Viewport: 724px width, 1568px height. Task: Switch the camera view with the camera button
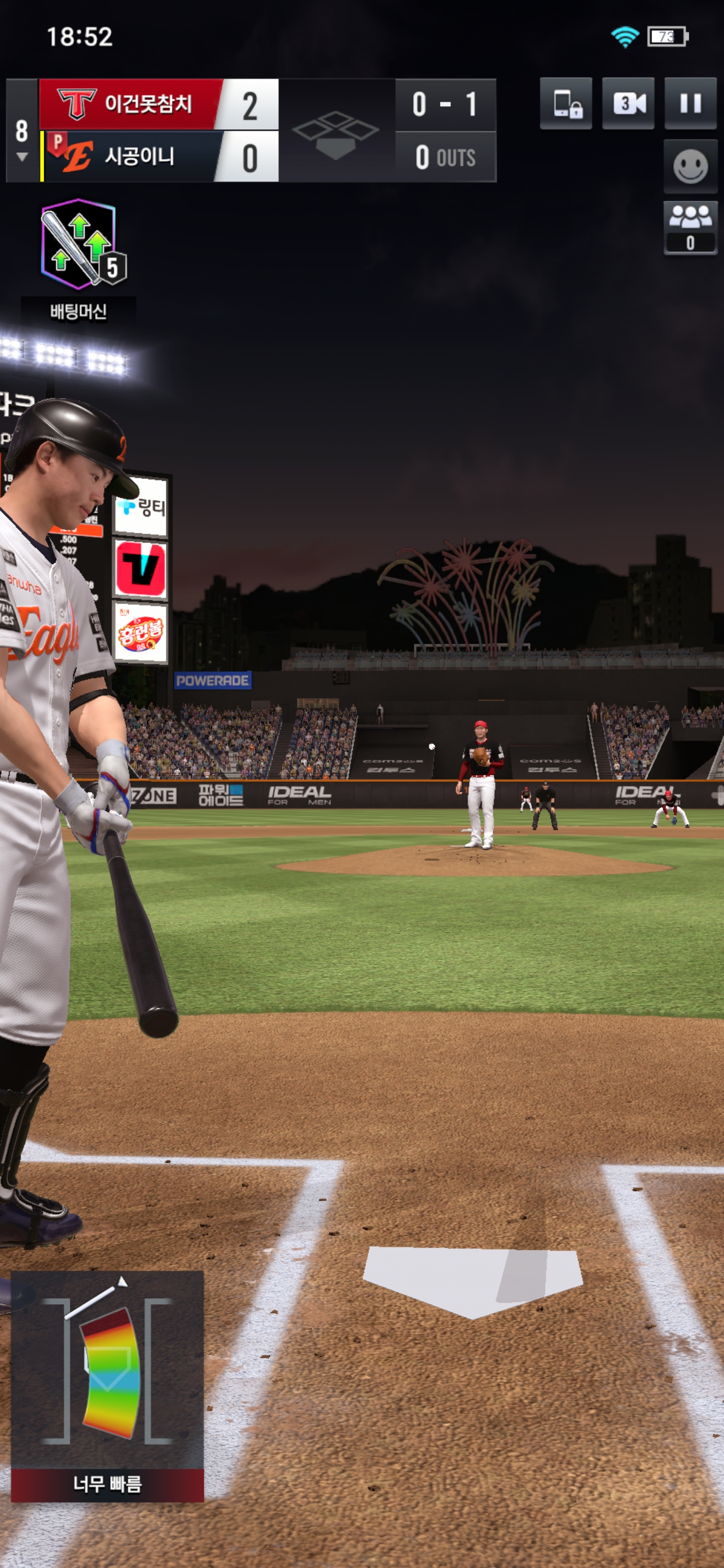pos(628,104)
